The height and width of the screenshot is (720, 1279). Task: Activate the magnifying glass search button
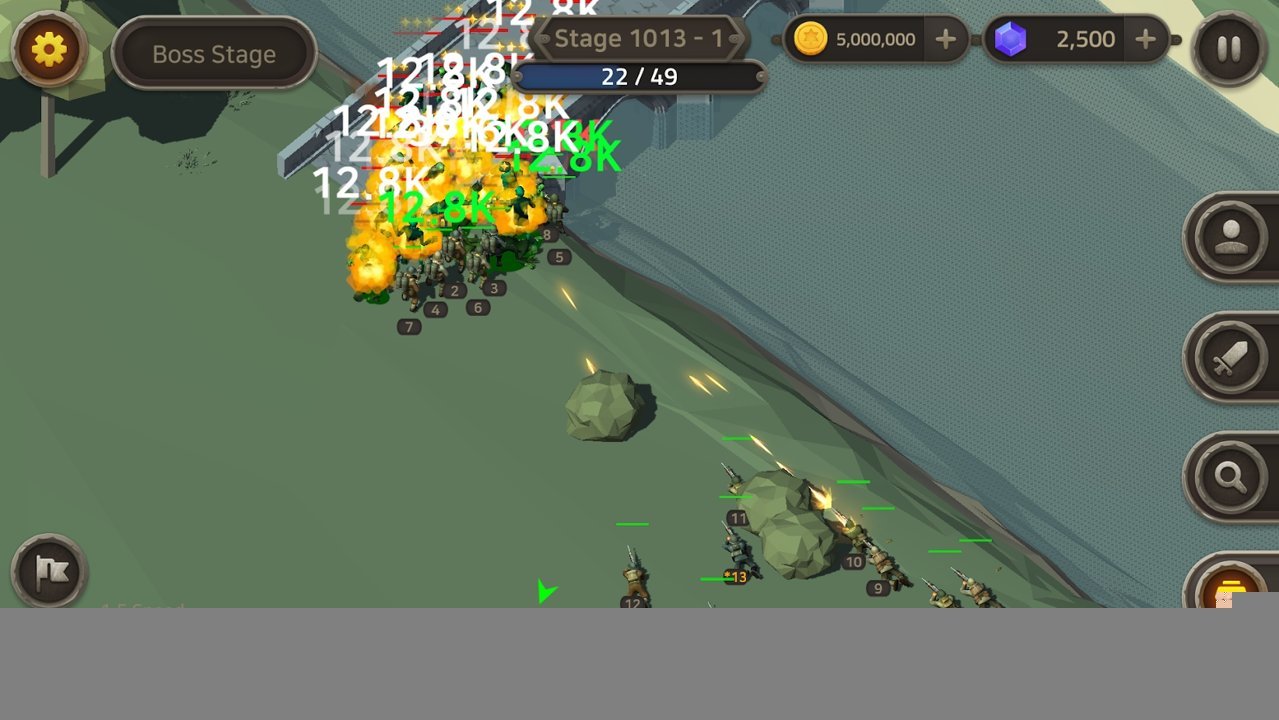point(1230,477)
